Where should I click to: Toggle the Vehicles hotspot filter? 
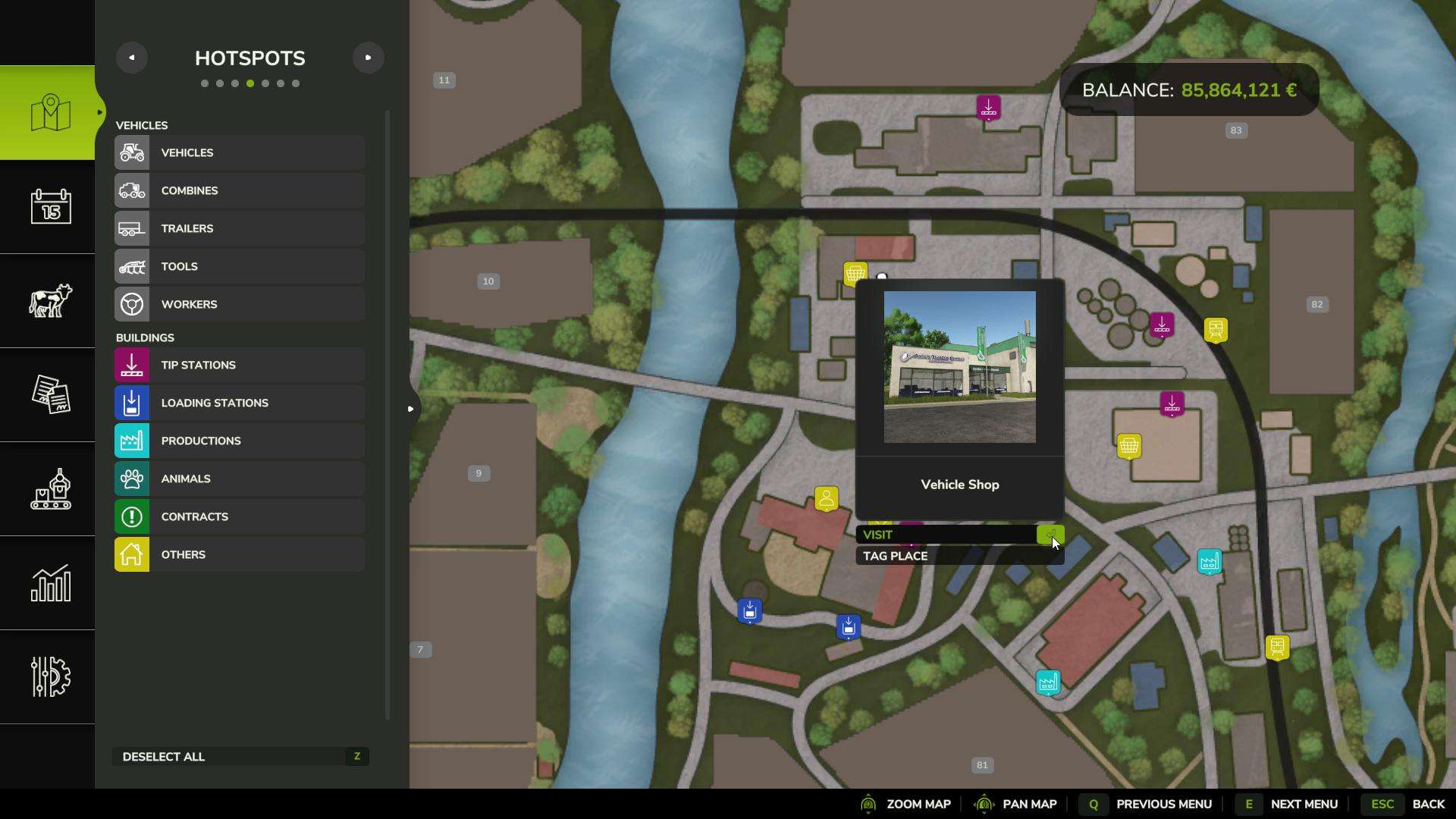[x=240, y=152]
